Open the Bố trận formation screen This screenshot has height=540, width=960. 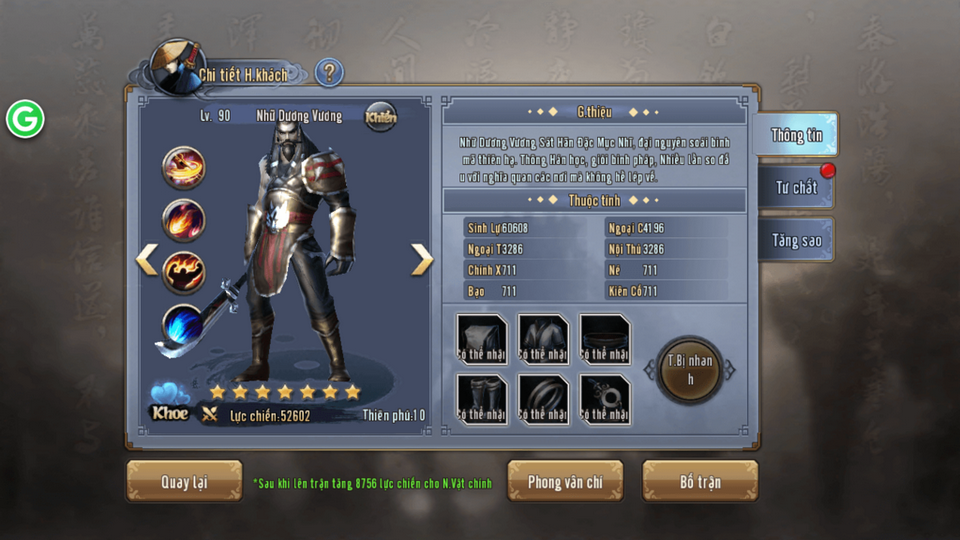700,482
